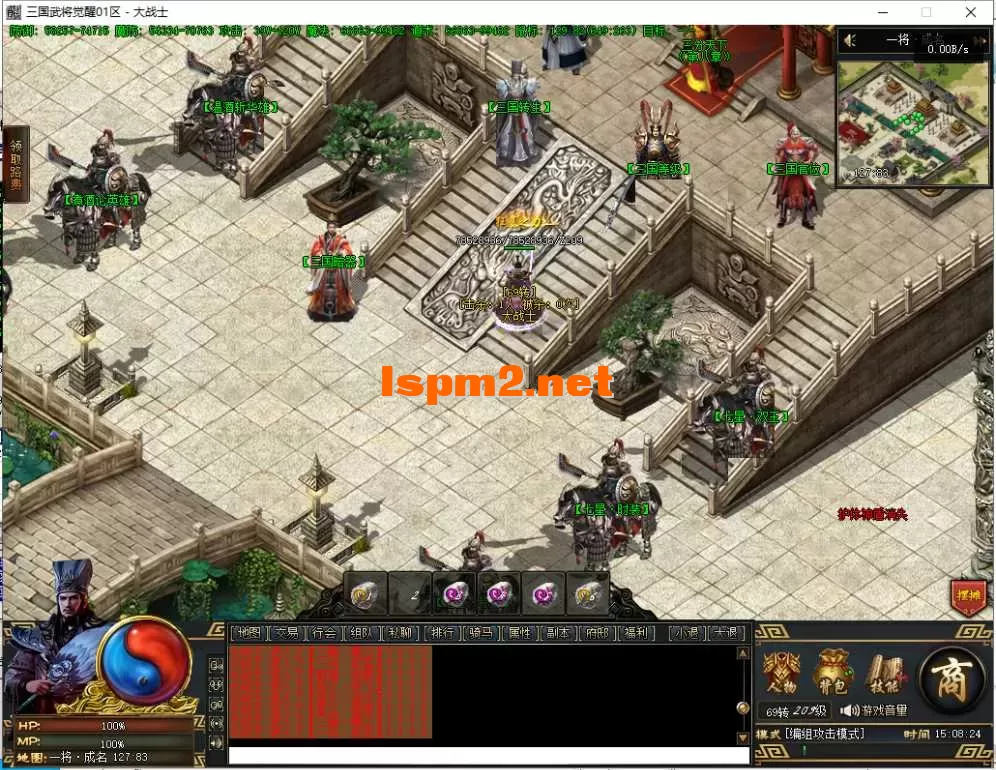Screen dimensions: 996x770
Task: Close the game window with X
Action: coord(971,12)
